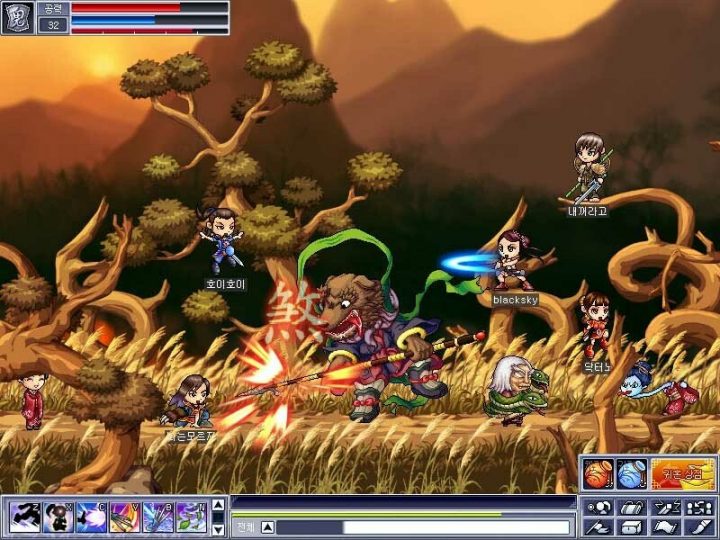Drink the red health potion
The image size is (720, 540).
[598, 473]
